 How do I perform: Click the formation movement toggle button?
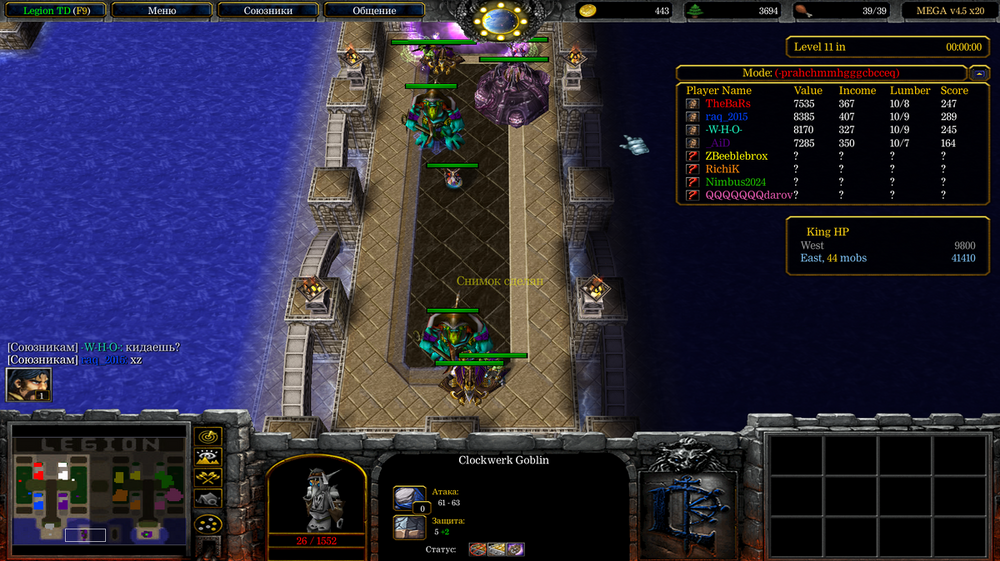[x=208, y=523]
